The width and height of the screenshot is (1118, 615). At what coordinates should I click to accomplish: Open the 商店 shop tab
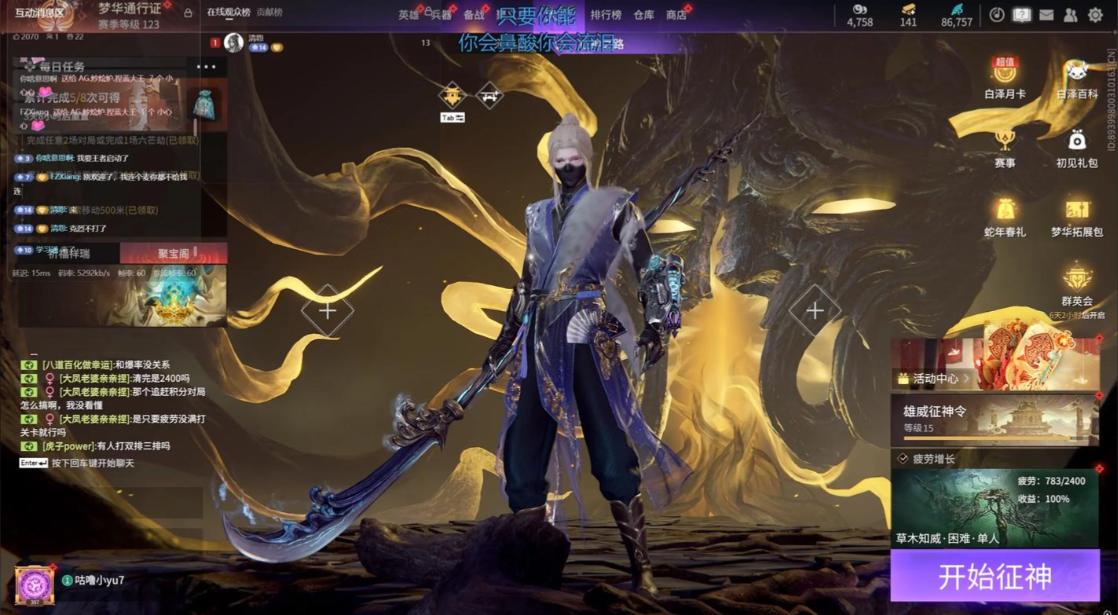point(676,15)
